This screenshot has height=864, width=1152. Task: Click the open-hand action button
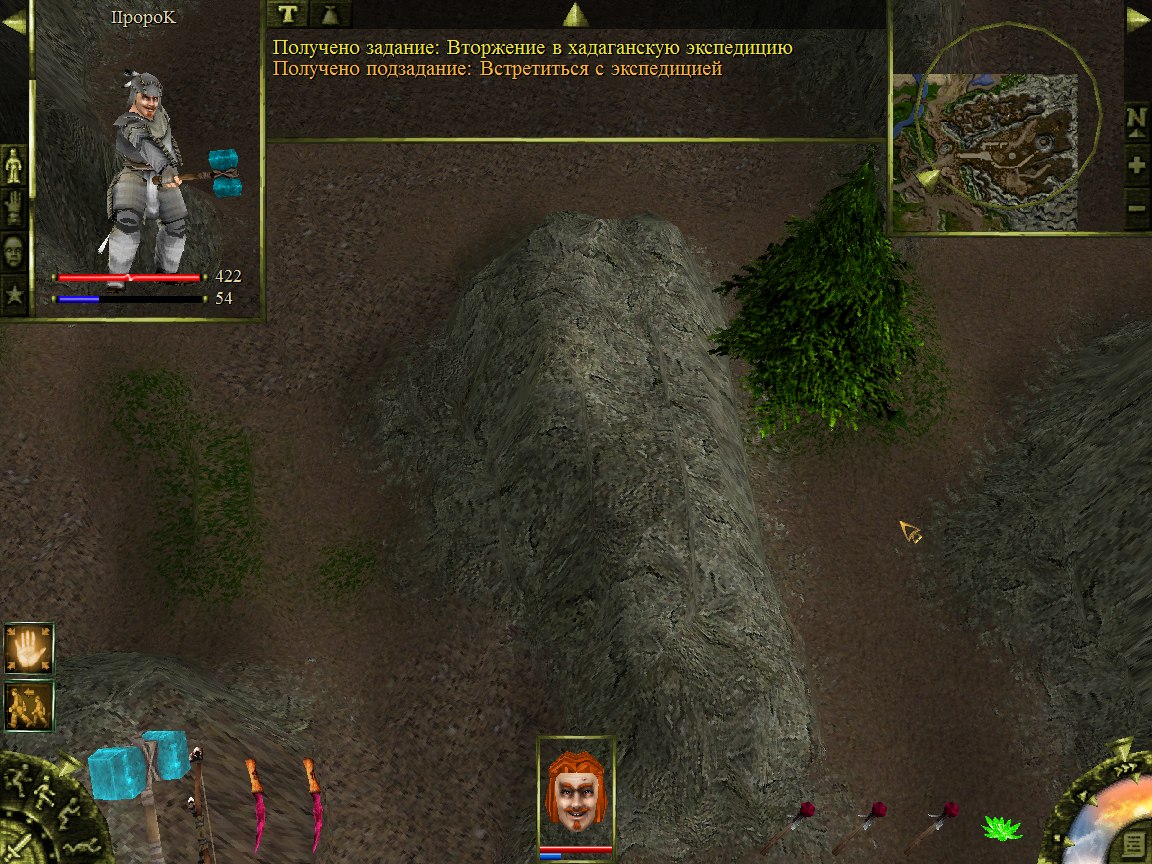click(x=28, y=648)
